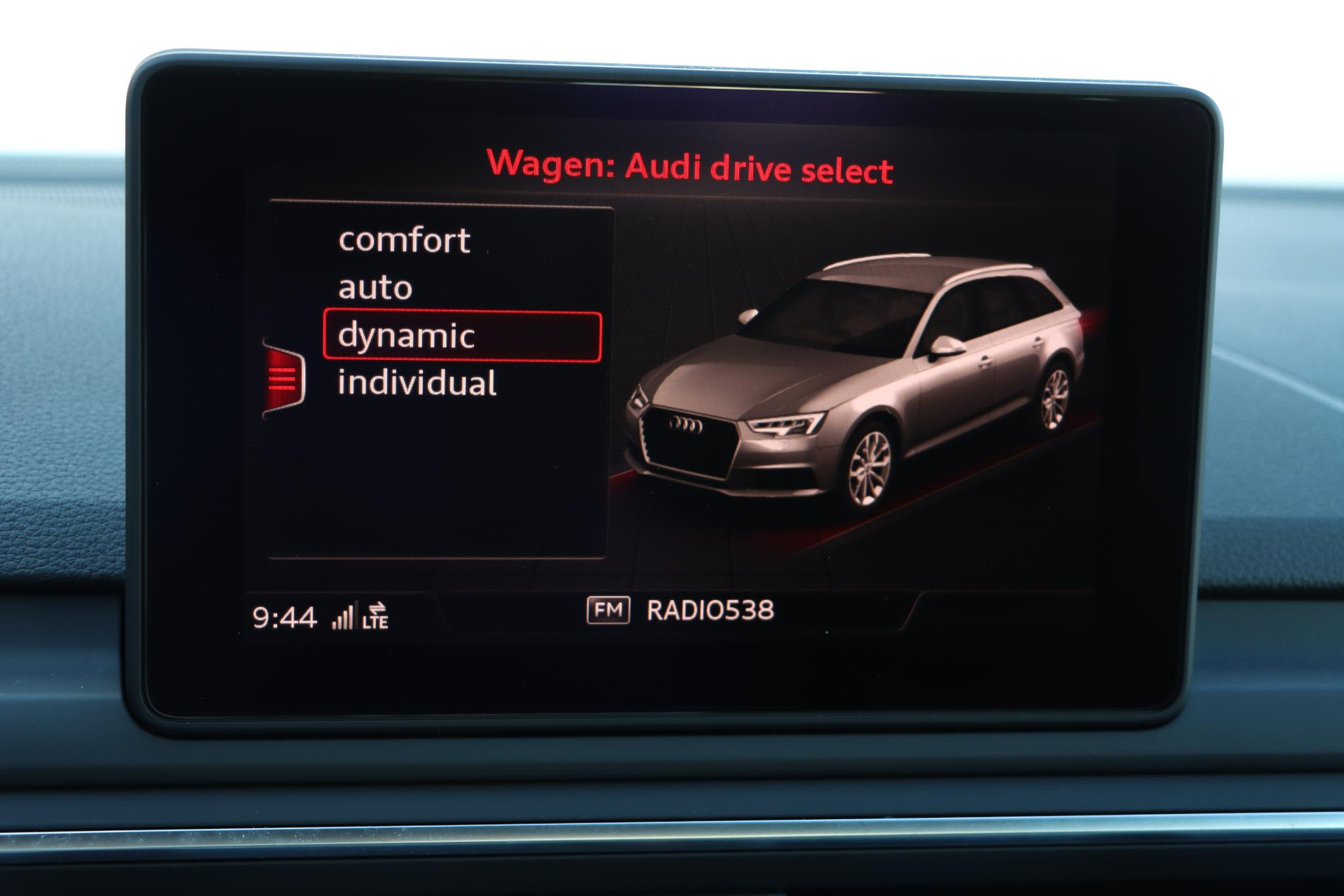This screenshot has width=1344, height=896.
Task: Select the comfort drive mode
Action: coord(405,240)
